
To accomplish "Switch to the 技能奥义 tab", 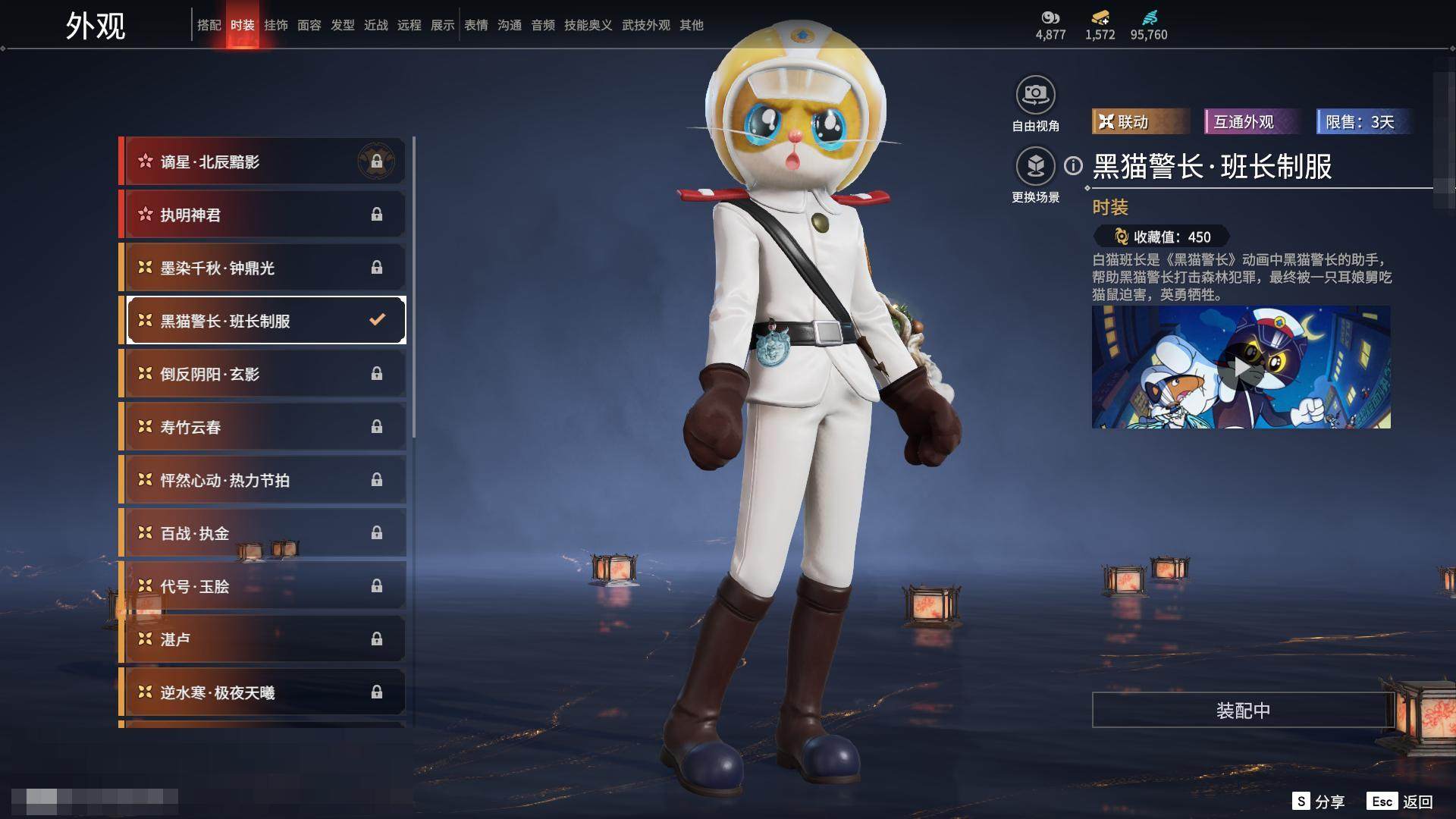I will 588,25.
